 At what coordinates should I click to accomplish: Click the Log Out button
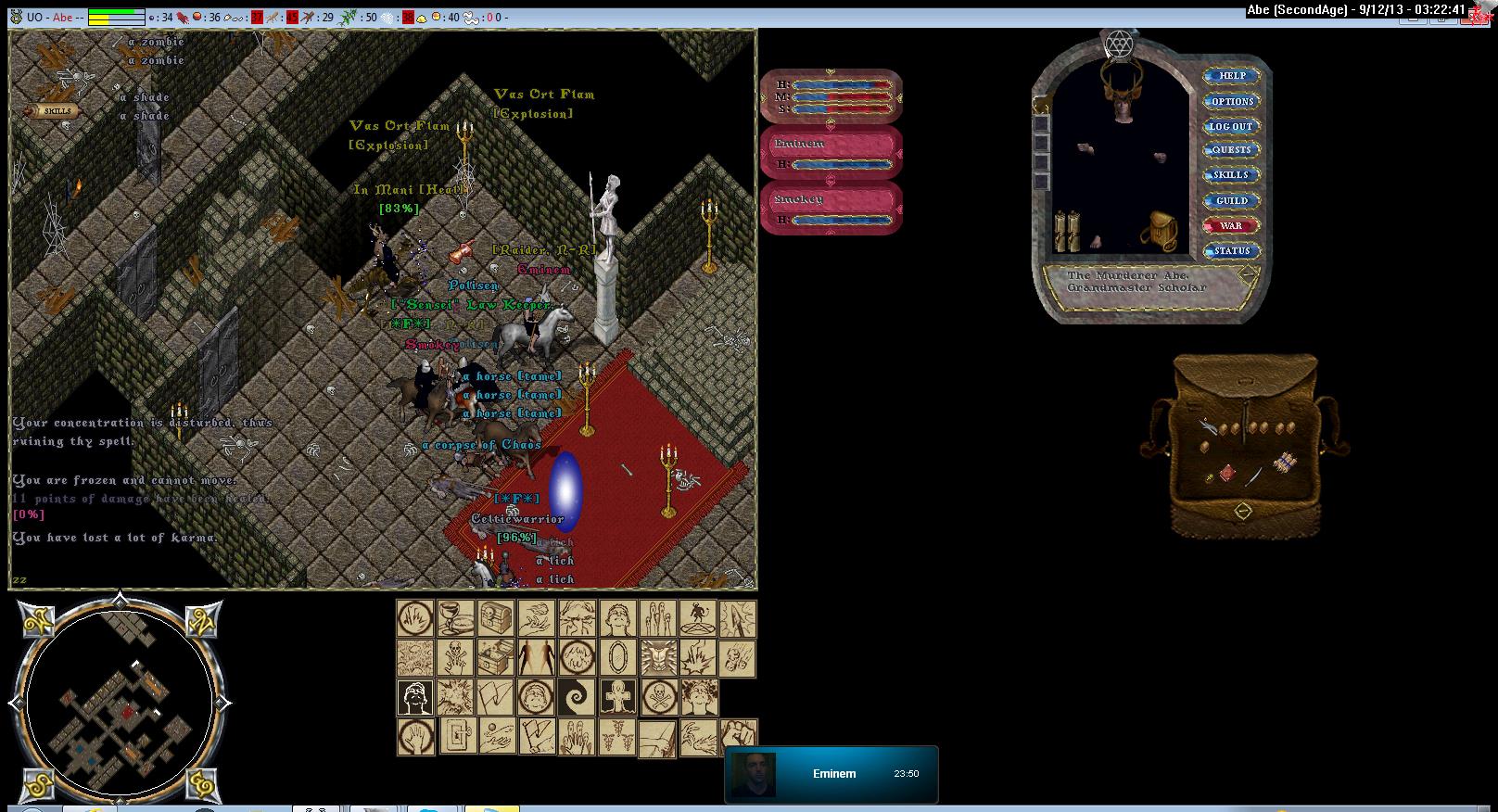coord(1231,126)
